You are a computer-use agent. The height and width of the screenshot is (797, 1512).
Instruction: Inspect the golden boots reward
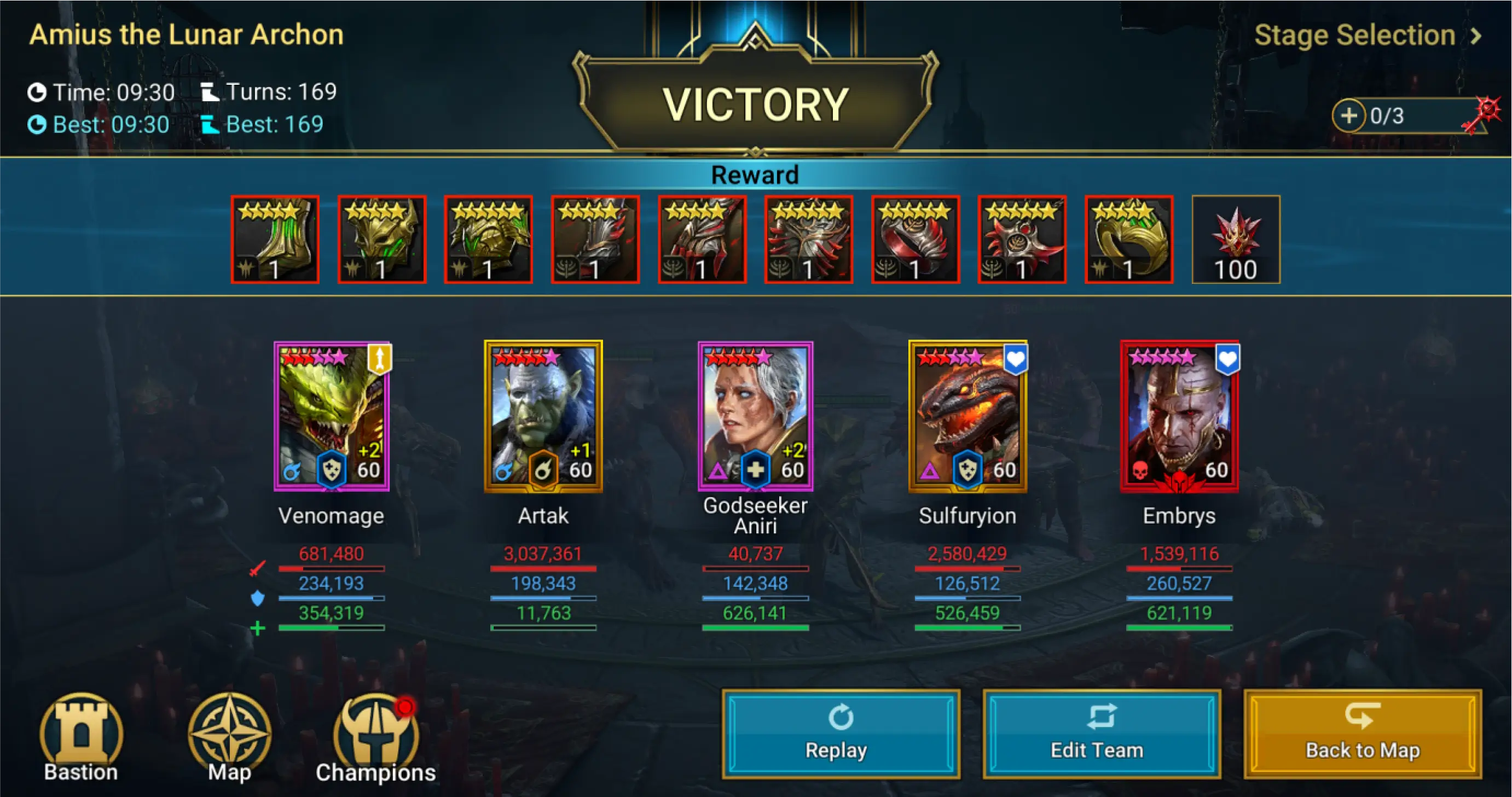(x=275, y=240)
